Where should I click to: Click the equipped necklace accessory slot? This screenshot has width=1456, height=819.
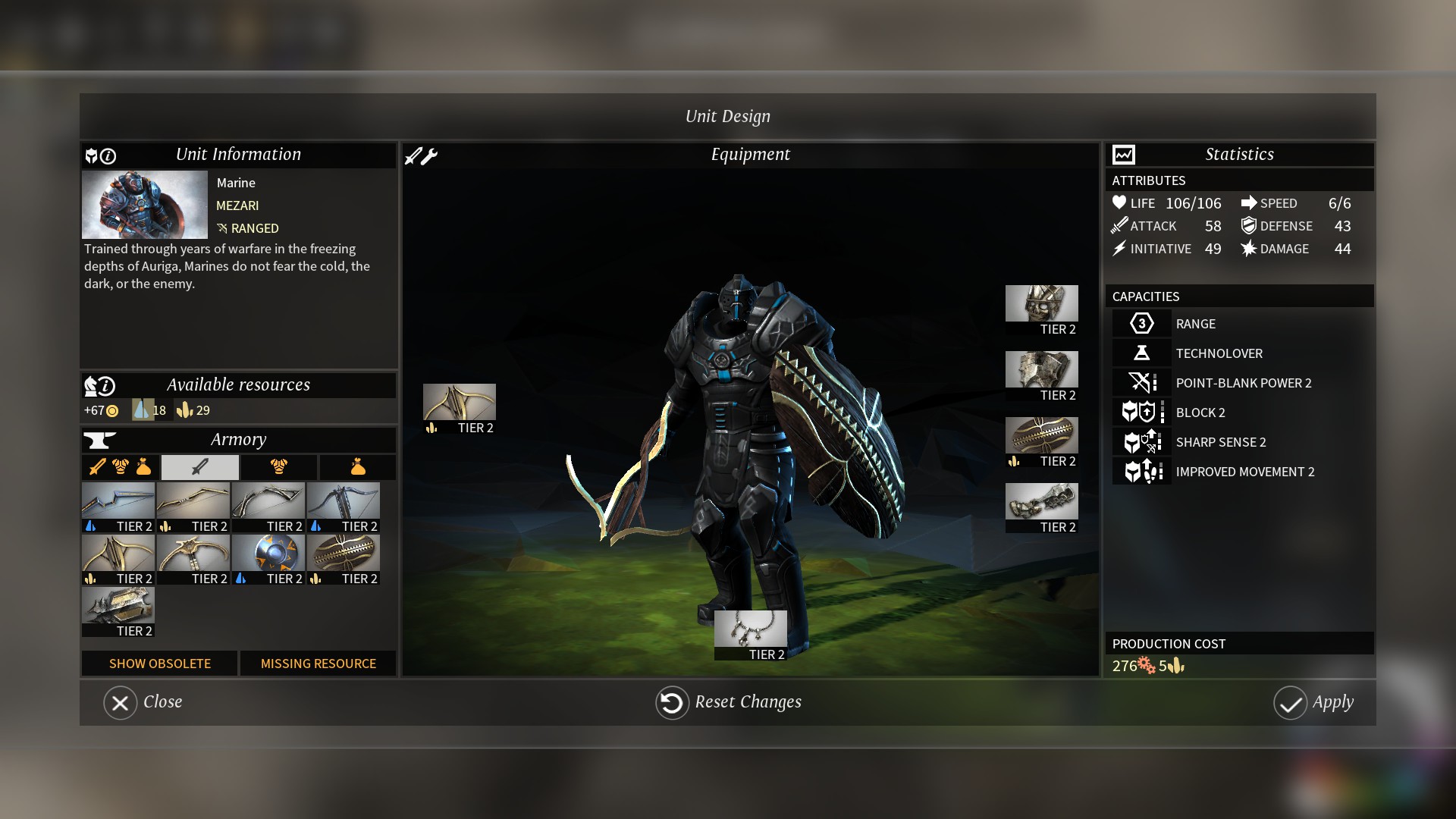pos(750,629)
